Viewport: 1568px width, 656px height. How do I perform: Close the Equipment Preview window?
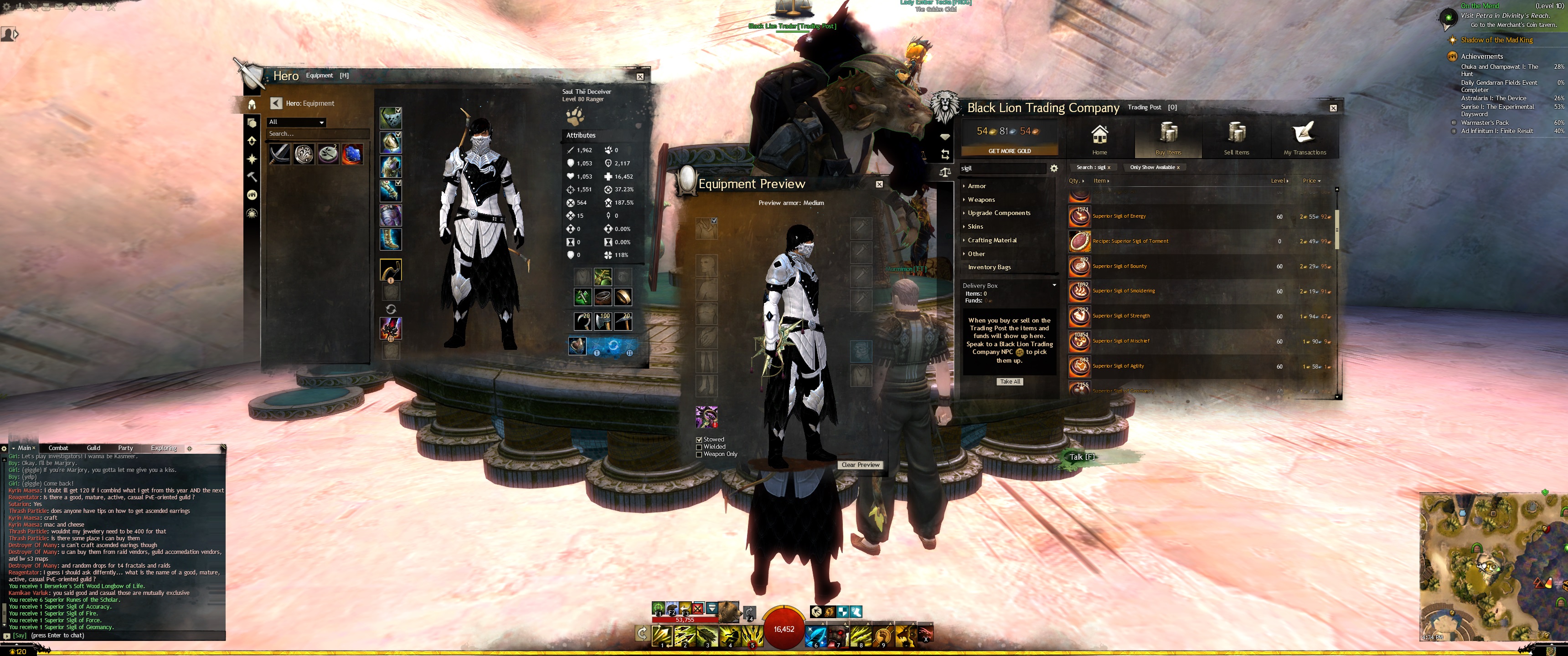click(x=879, y=184)
